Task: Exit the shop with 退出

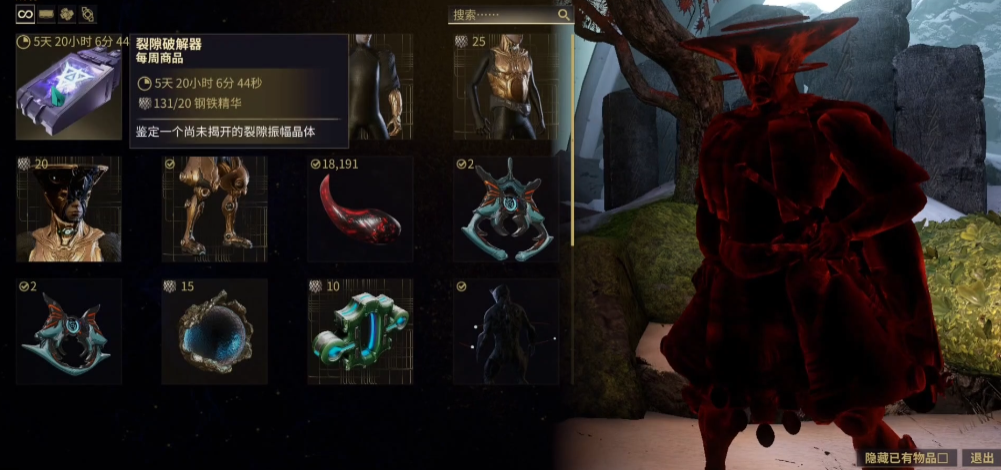Action: [981, 458]
